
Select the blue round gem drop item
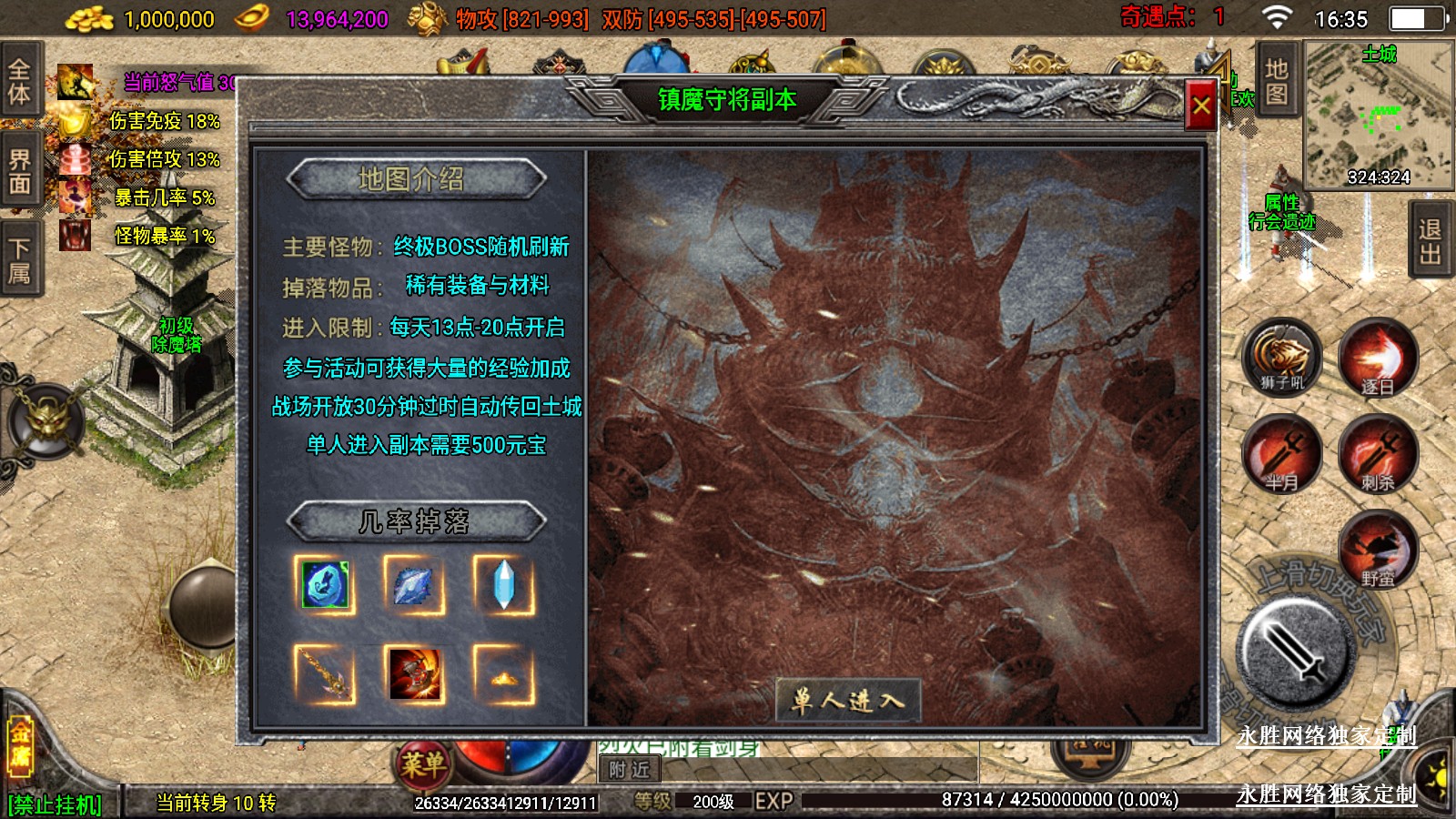(x=325, y=584)
